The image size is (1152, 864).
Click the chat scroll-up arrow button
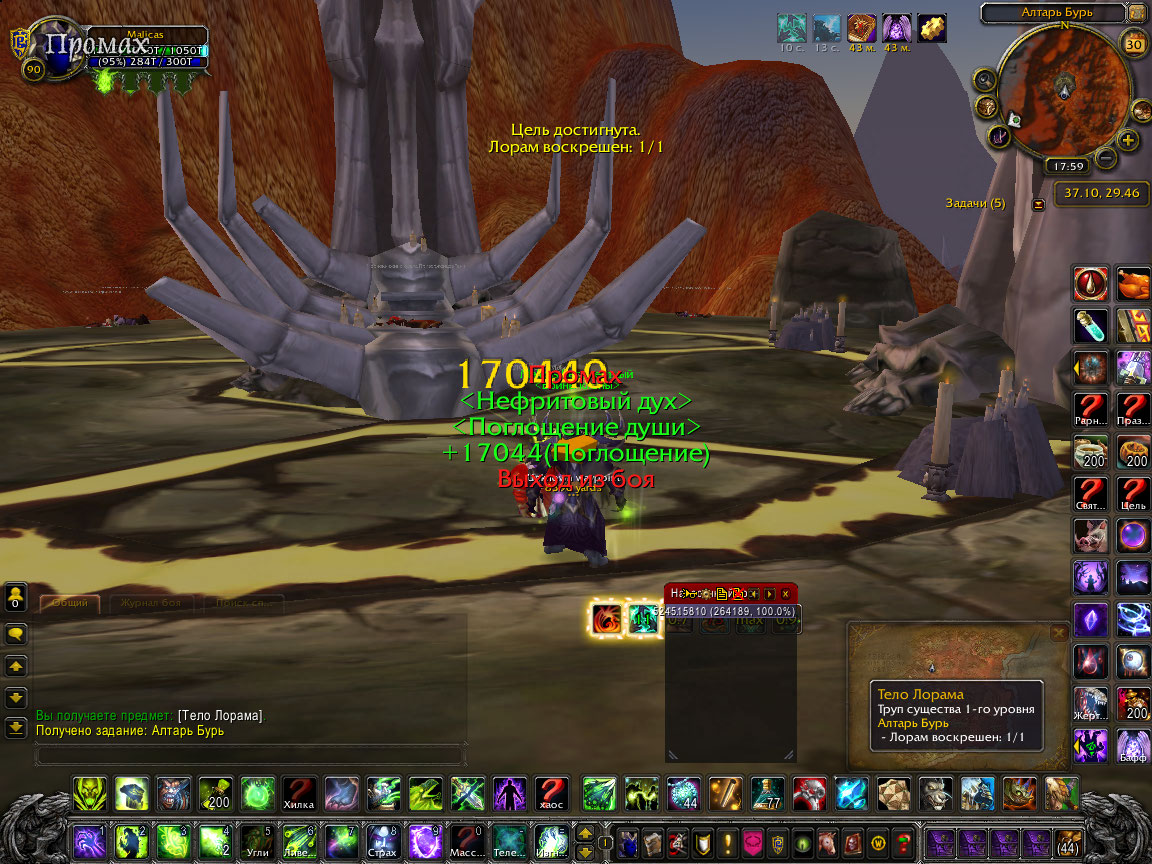click(16, 665)
